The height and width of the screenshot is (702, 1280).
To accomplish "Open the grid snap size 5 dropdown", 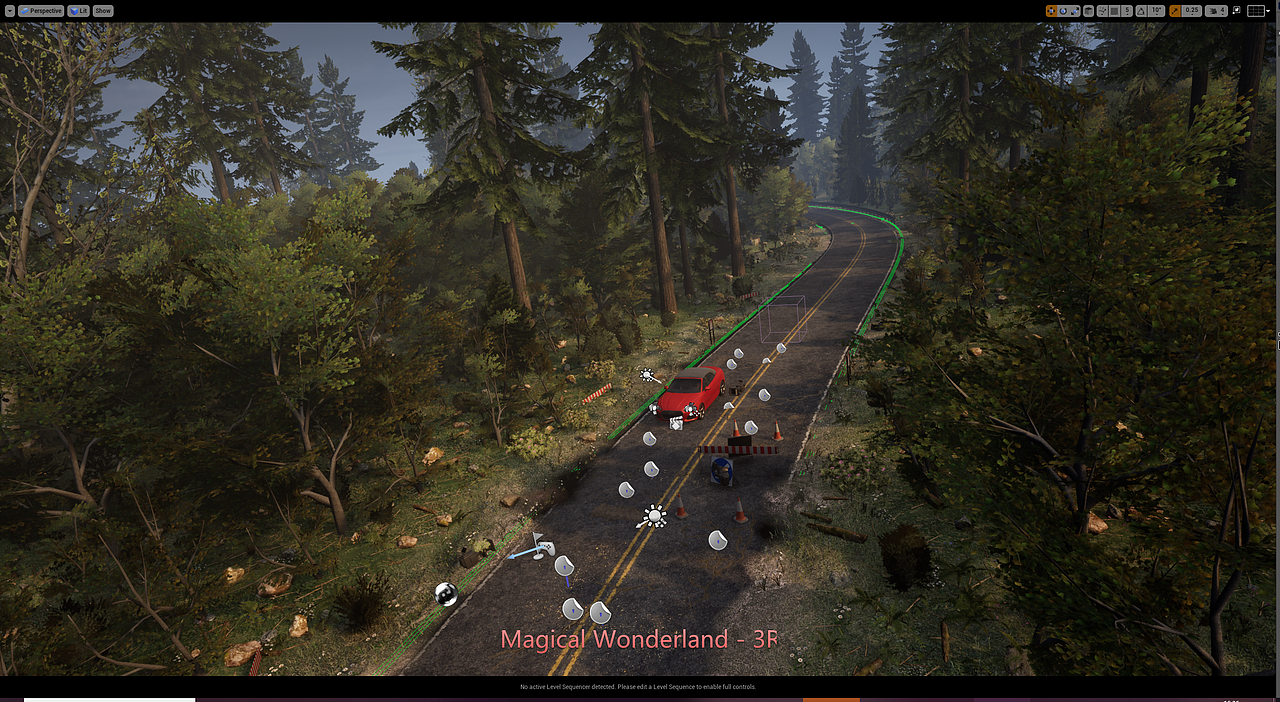I will (1127, 11).
